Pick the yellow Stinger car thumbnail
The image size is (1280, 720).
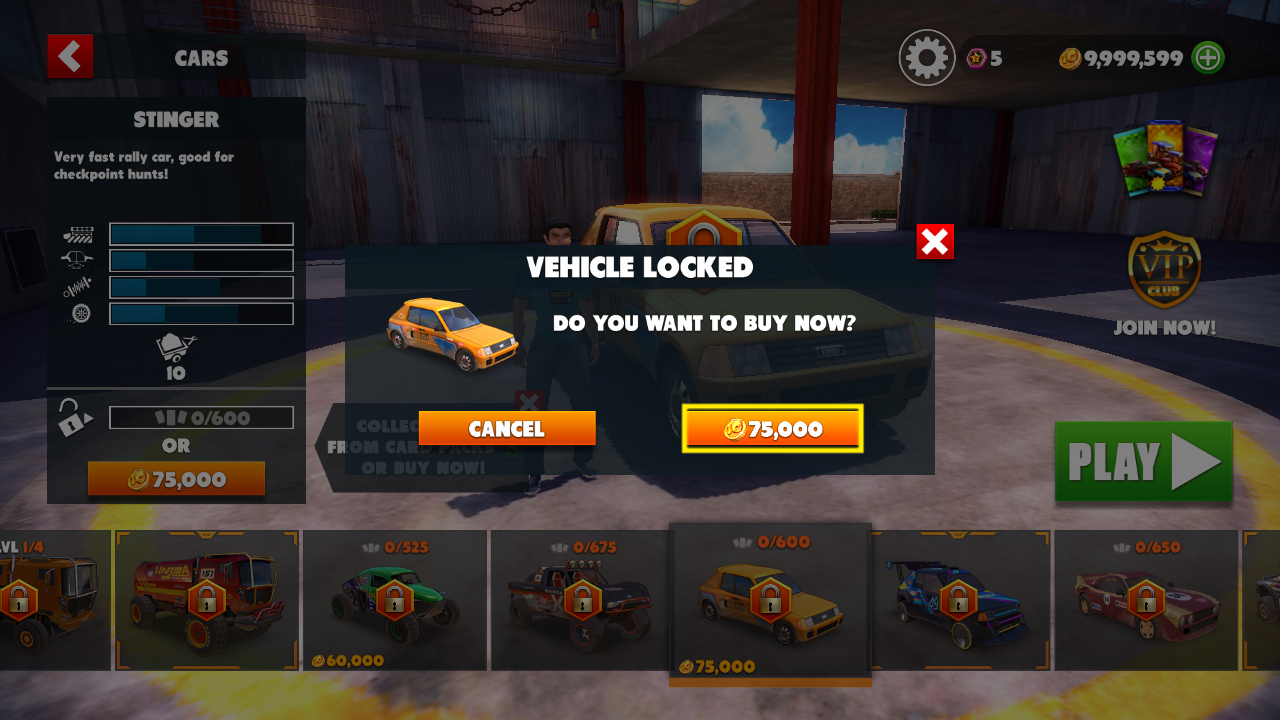pos(769,602)
